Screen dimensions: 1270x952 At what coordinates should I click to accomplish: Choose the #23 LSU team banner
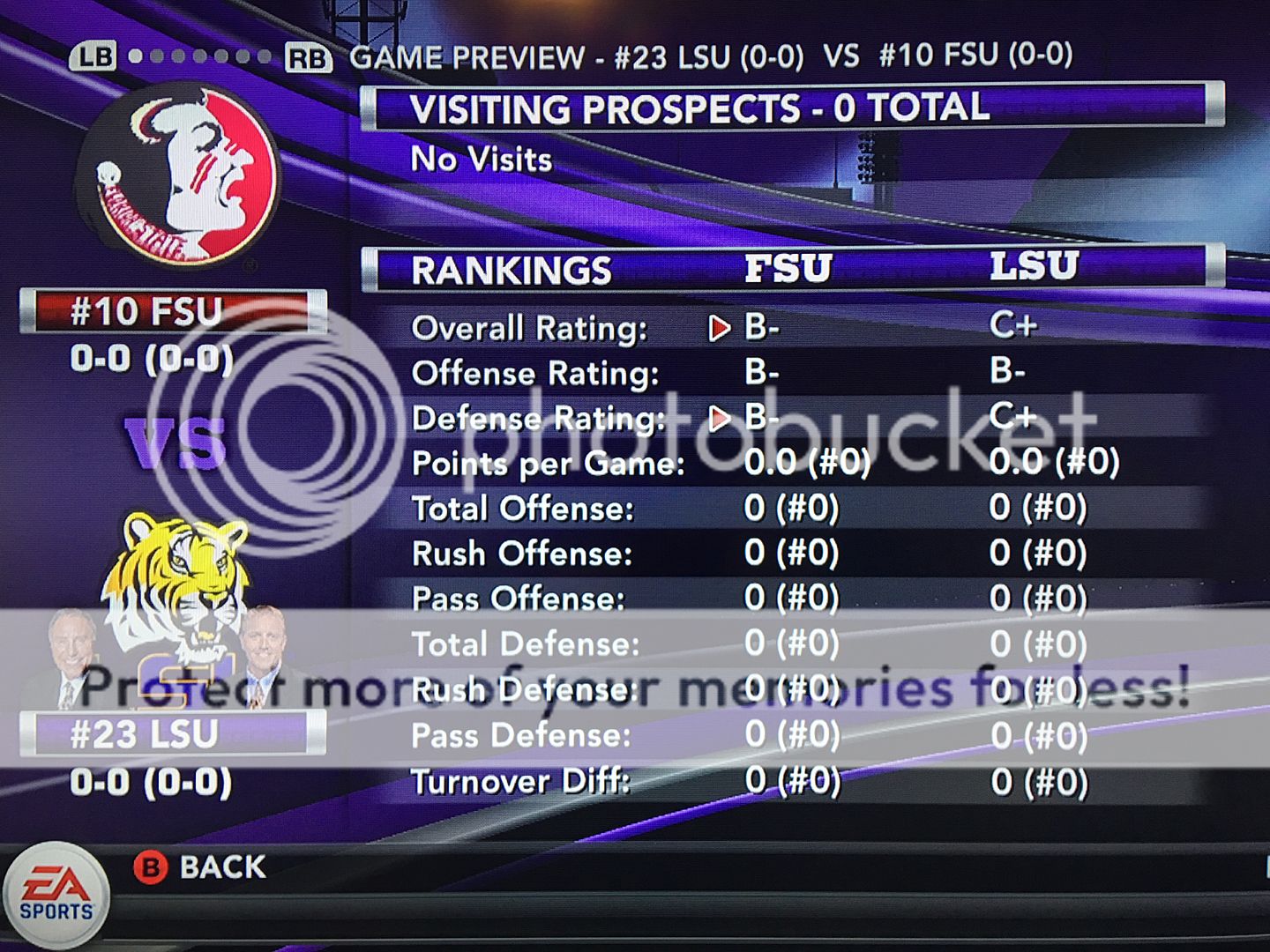172,733
